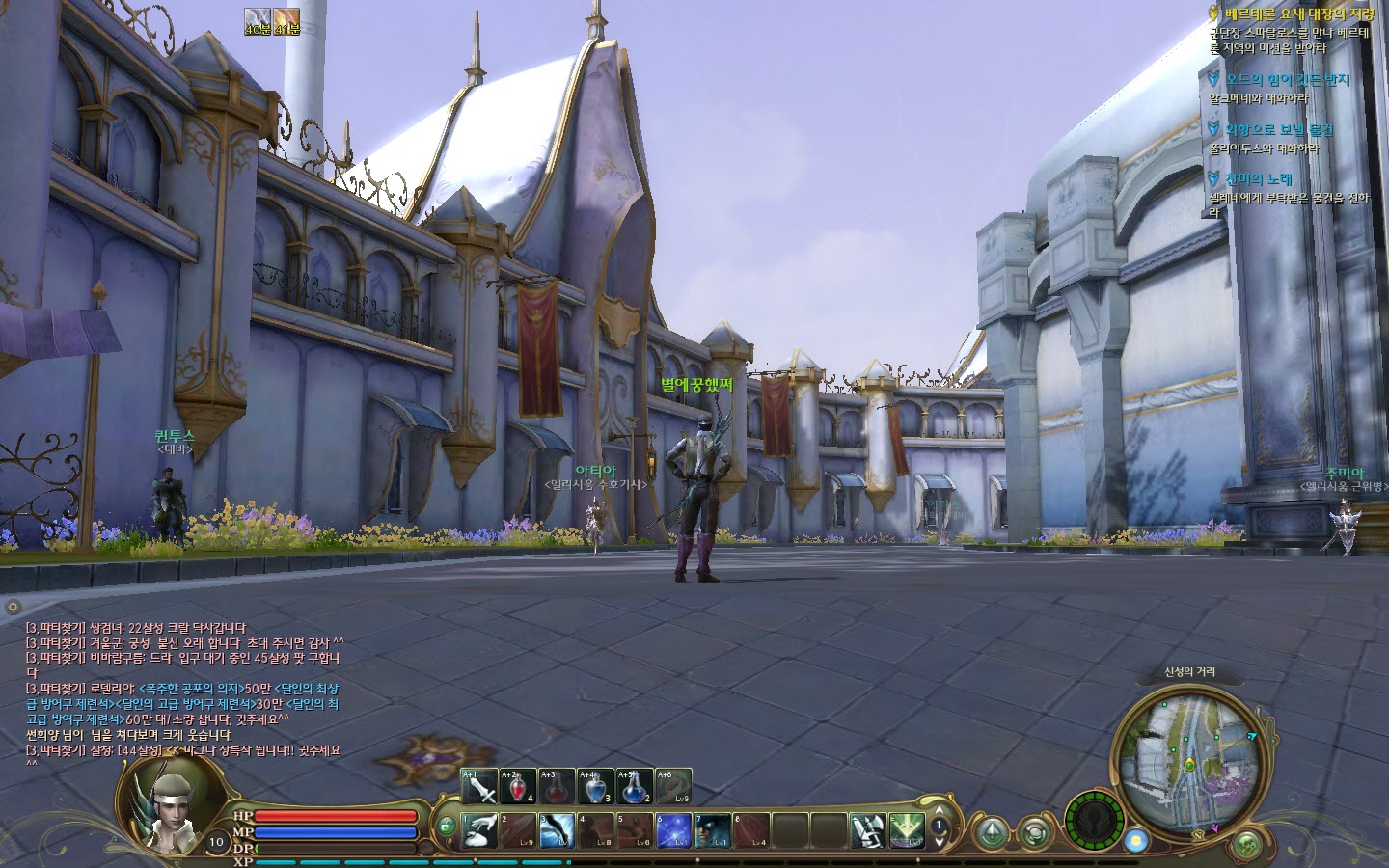Activate the masked face skill in slot 7
Viewport: 1389px width, 868px height.
point(711,830)
